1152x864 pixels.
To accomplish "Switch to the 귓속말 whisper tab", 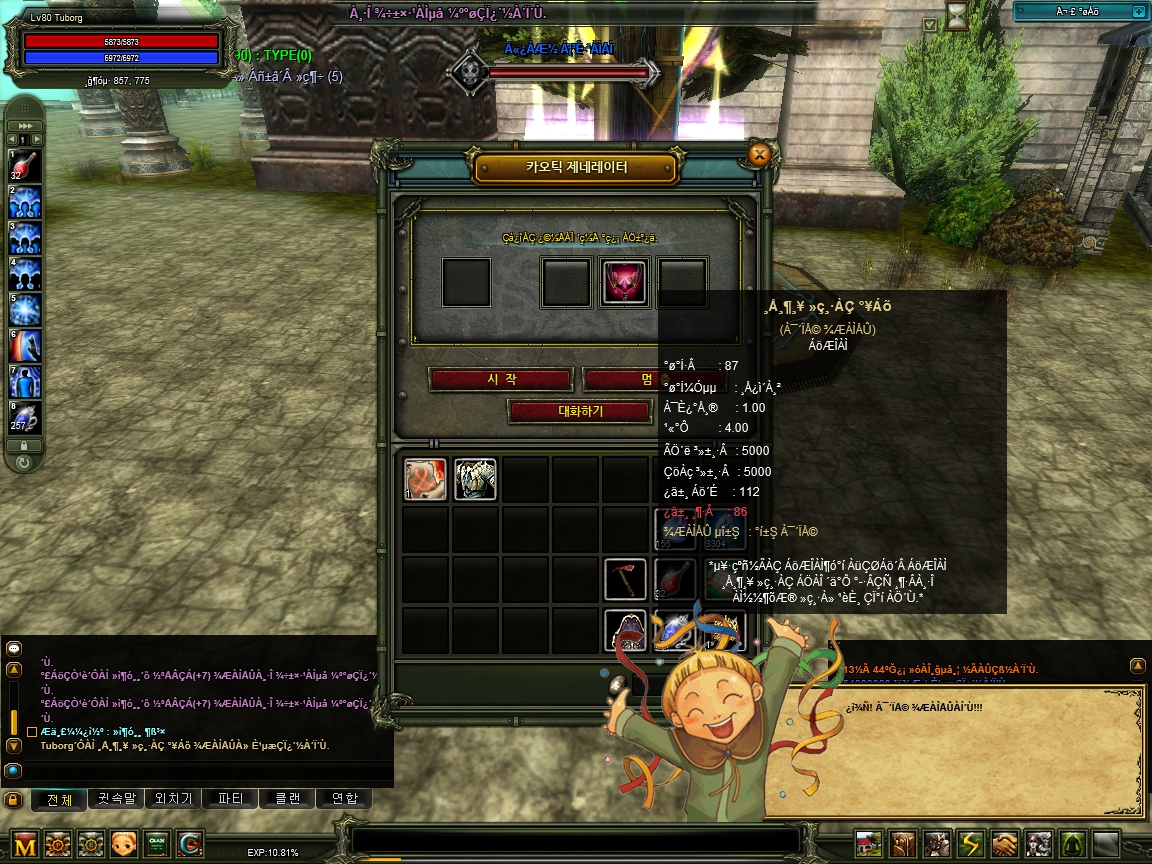I will click(114, 799).
